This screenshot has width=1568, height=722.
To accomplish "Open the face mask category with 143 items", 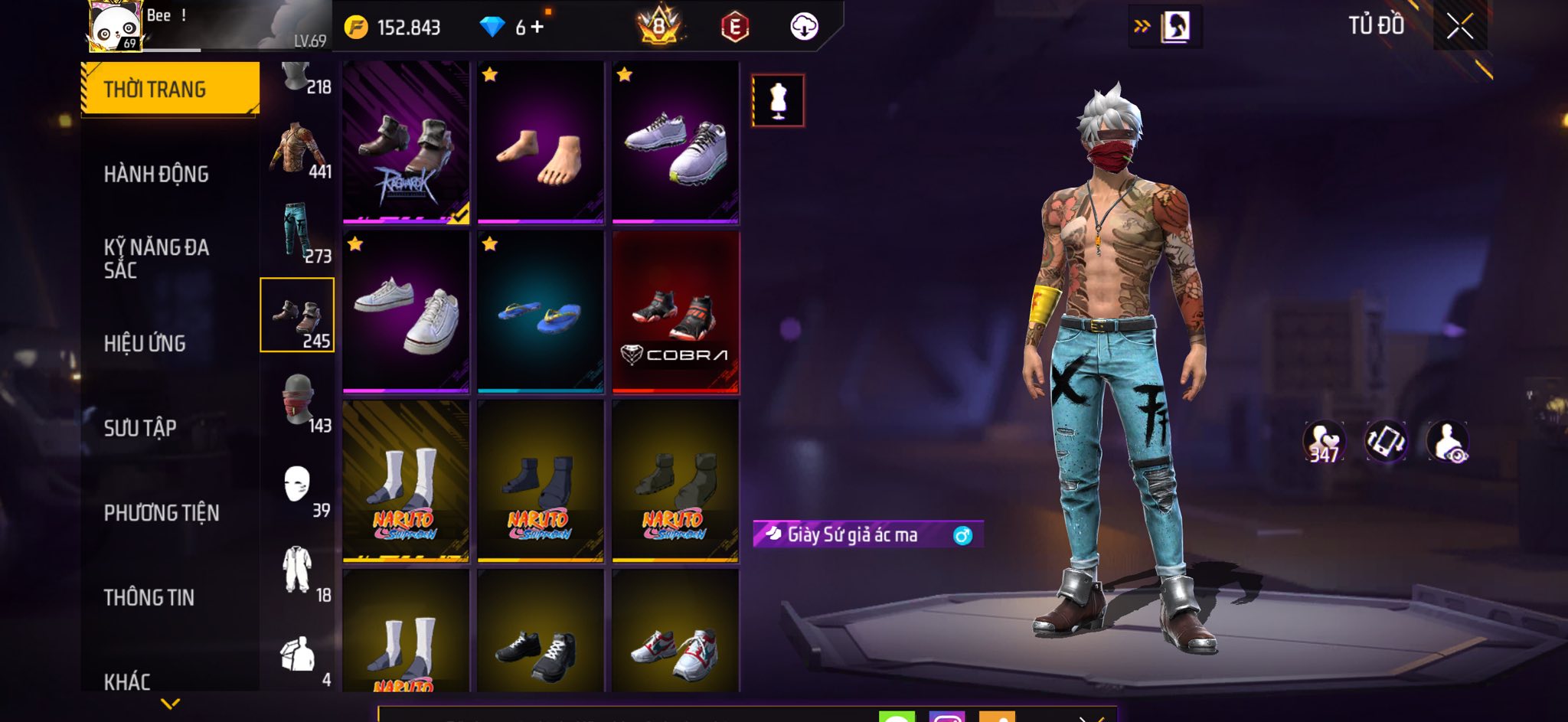I will point(299,403).
